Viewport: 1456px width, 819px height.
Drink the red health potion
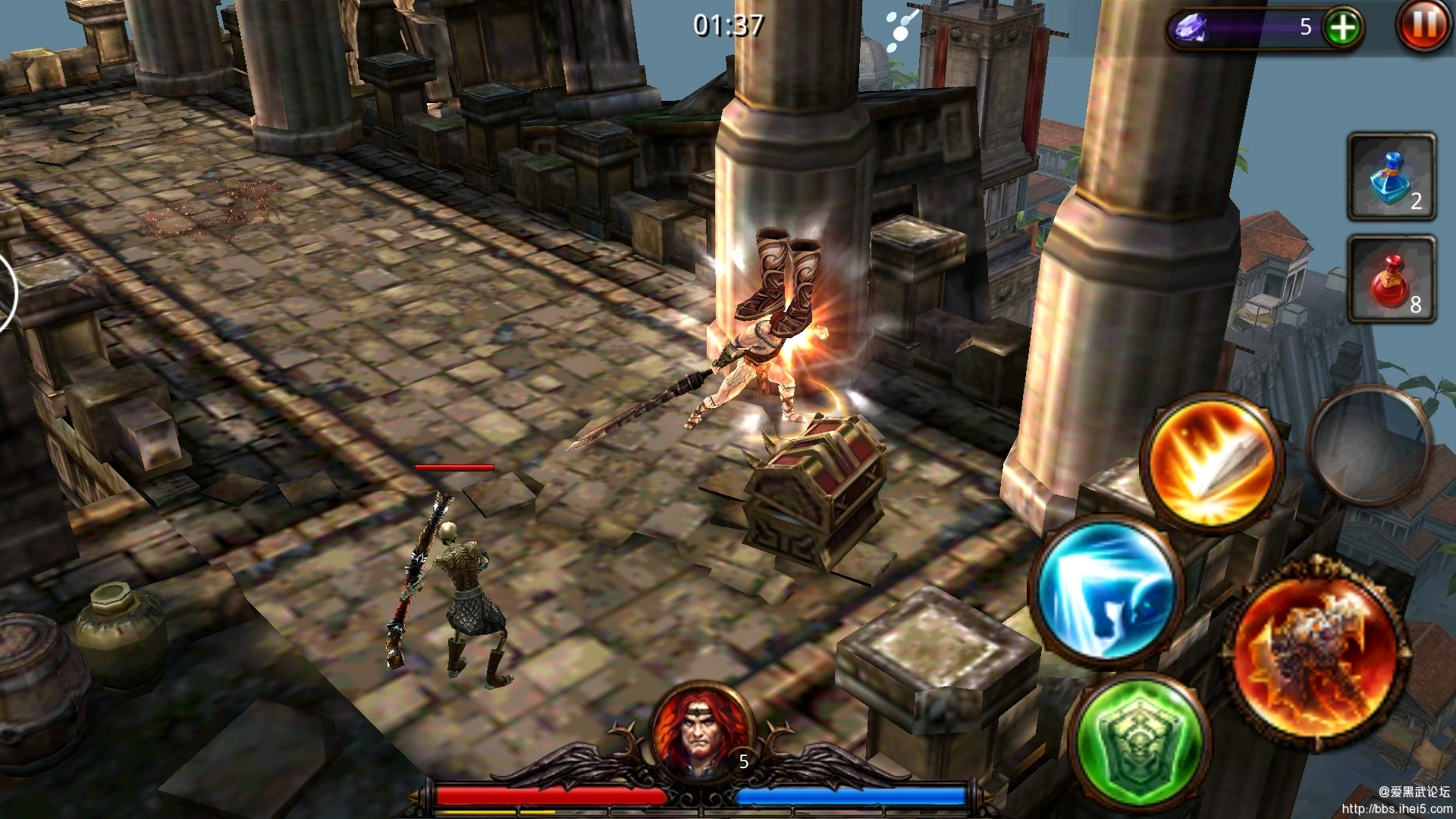(x=1391, y=280)
